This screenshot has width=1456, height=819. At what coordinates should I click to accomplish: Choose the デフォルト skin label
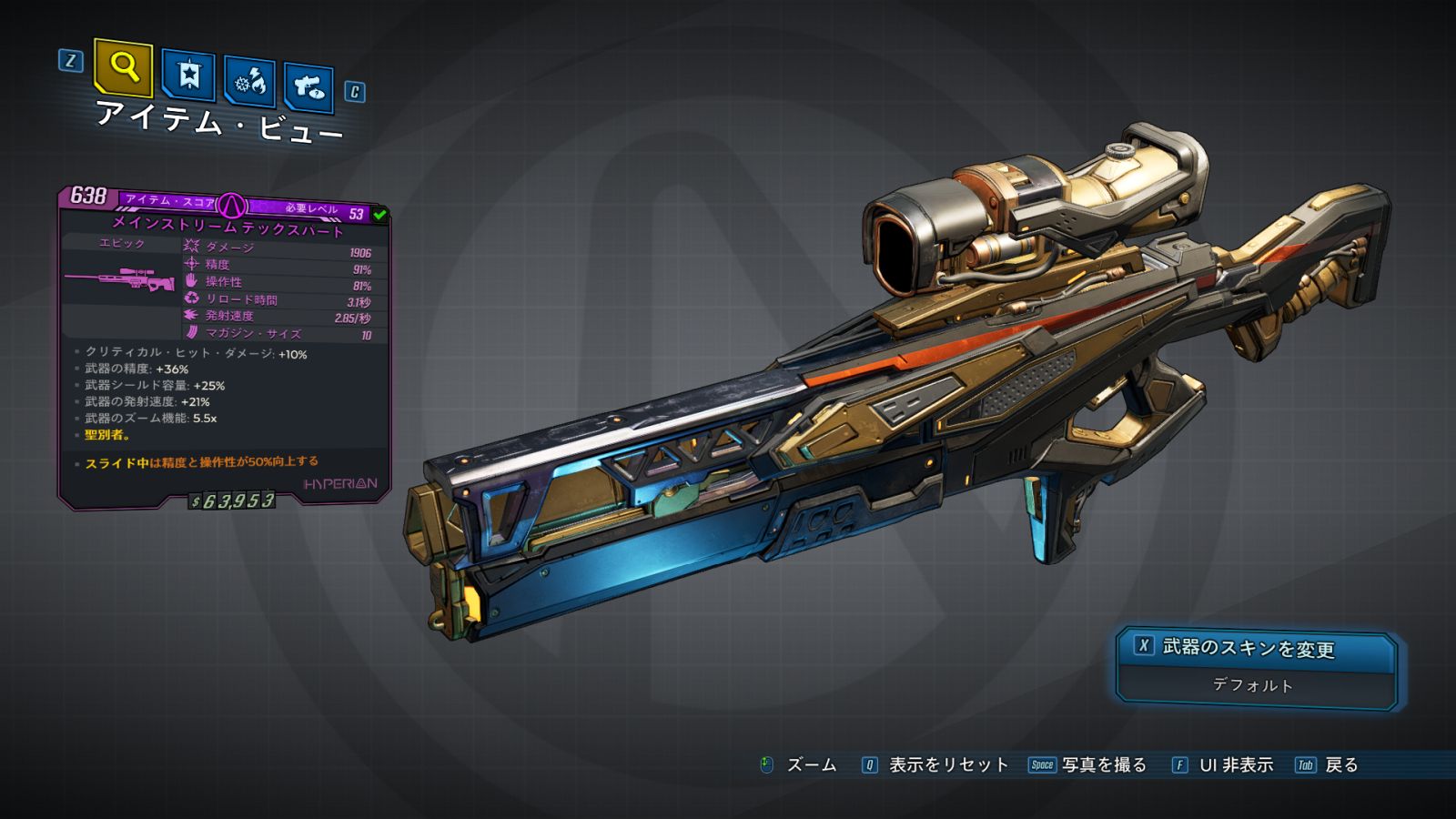(1253, 685)
